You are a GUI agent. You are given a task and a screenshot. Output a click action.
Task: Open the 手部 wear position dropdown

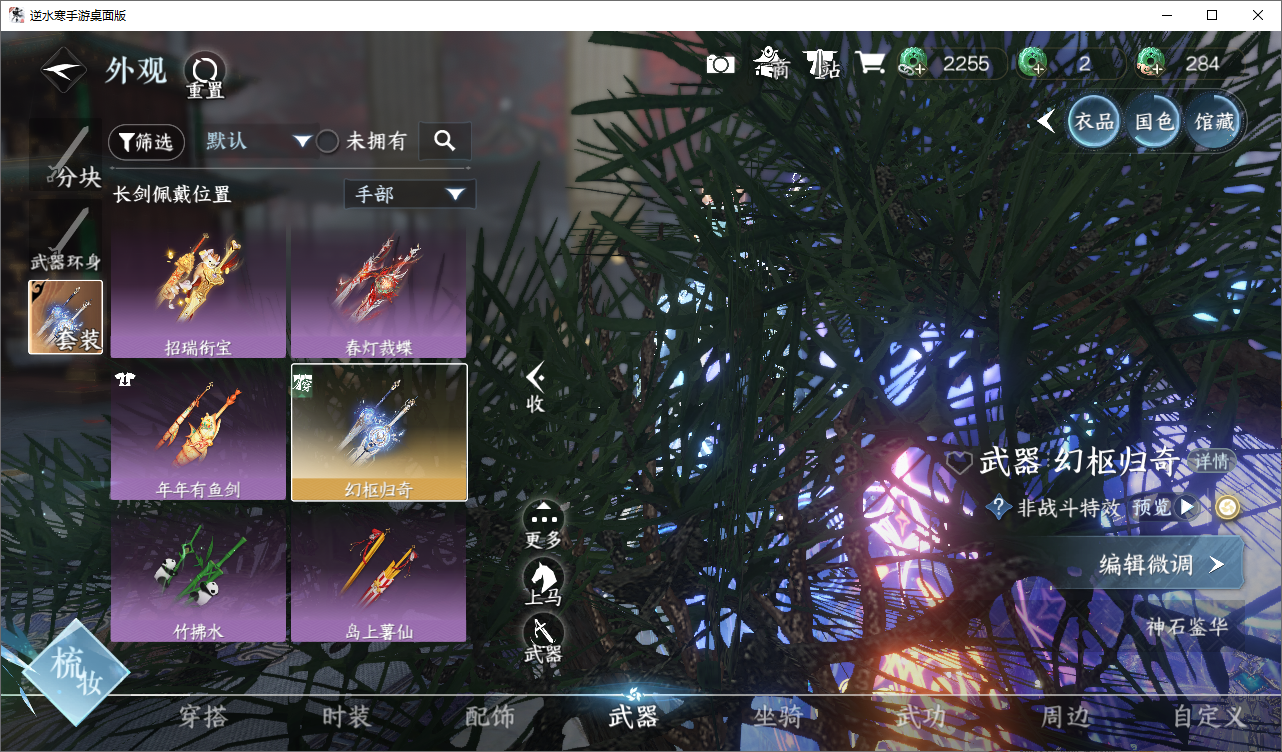tap(410, 194)
